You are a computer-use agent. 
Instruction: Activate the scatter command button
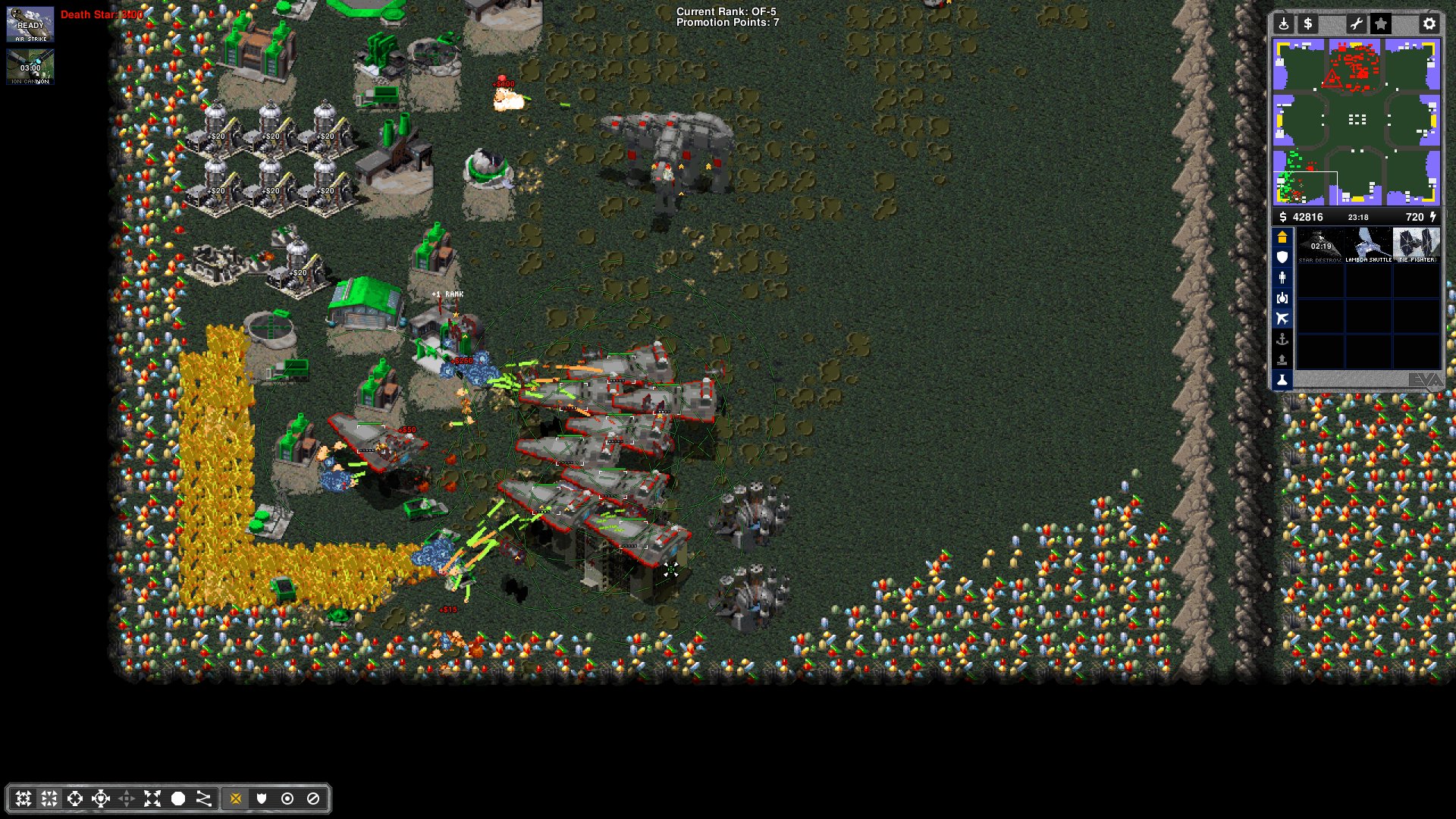pos(152,799)
